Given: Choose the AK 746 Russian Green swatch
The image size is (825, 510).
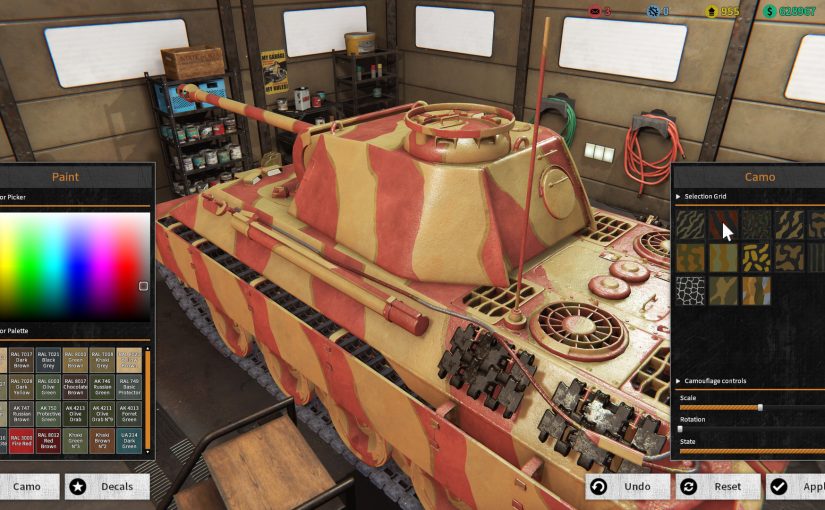Looking at the screenshot, I should click(102, 385).
